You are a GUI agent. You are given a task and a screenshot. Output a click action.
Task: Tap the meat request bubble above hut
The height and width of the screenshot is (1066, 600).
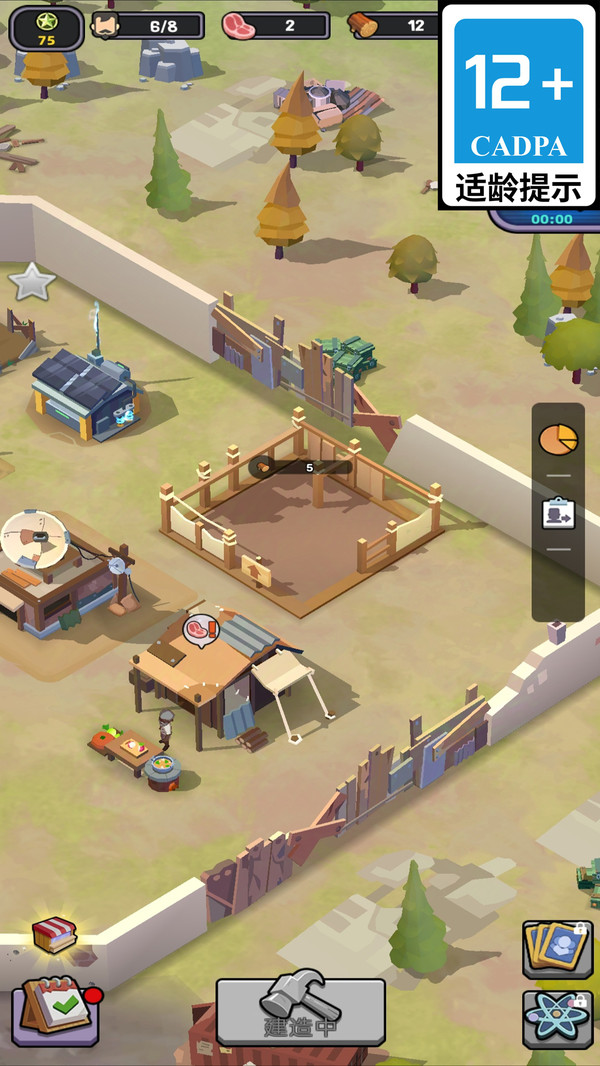200,630
